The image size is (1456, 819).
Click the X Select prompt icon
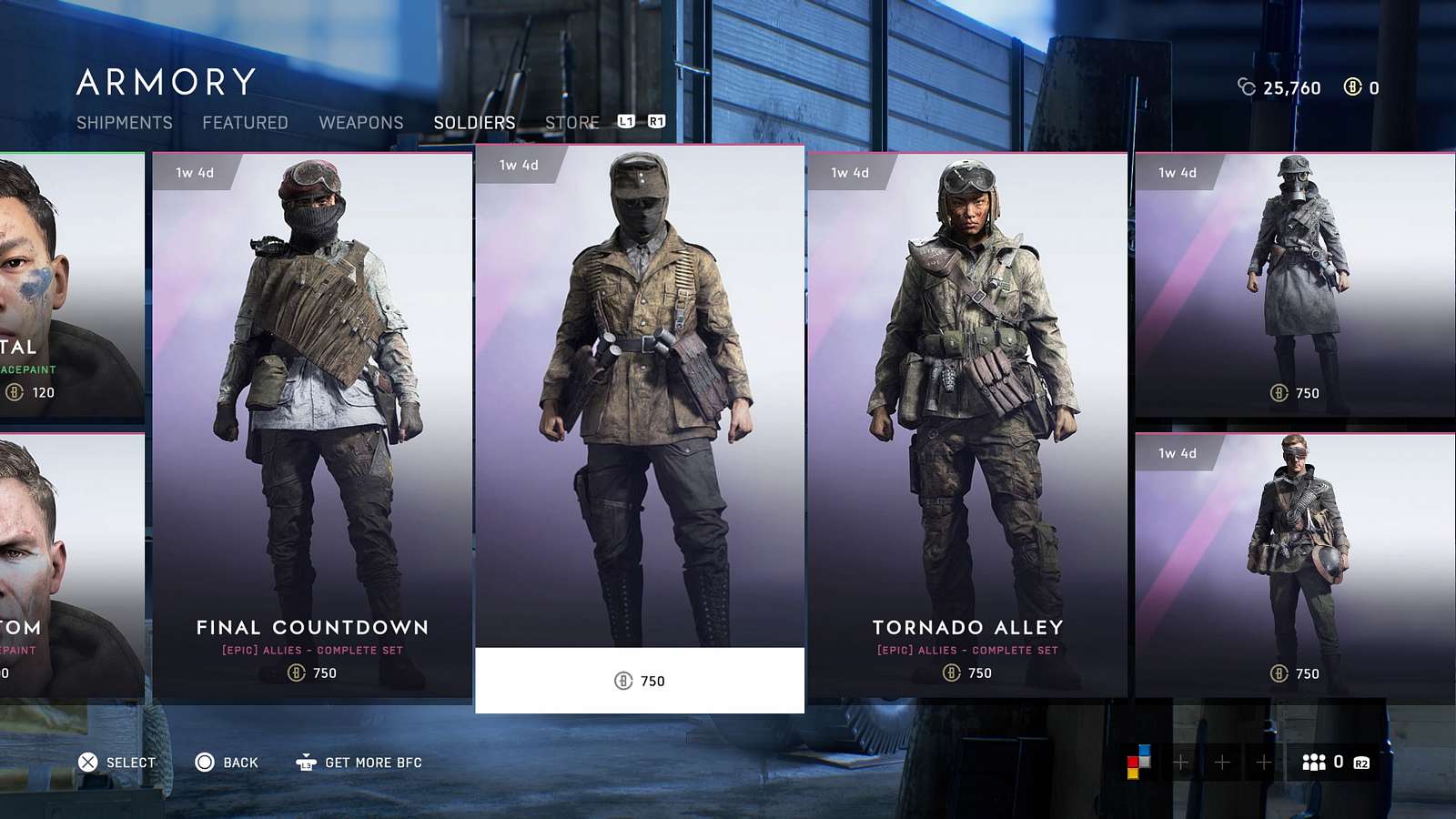point(86,762)
